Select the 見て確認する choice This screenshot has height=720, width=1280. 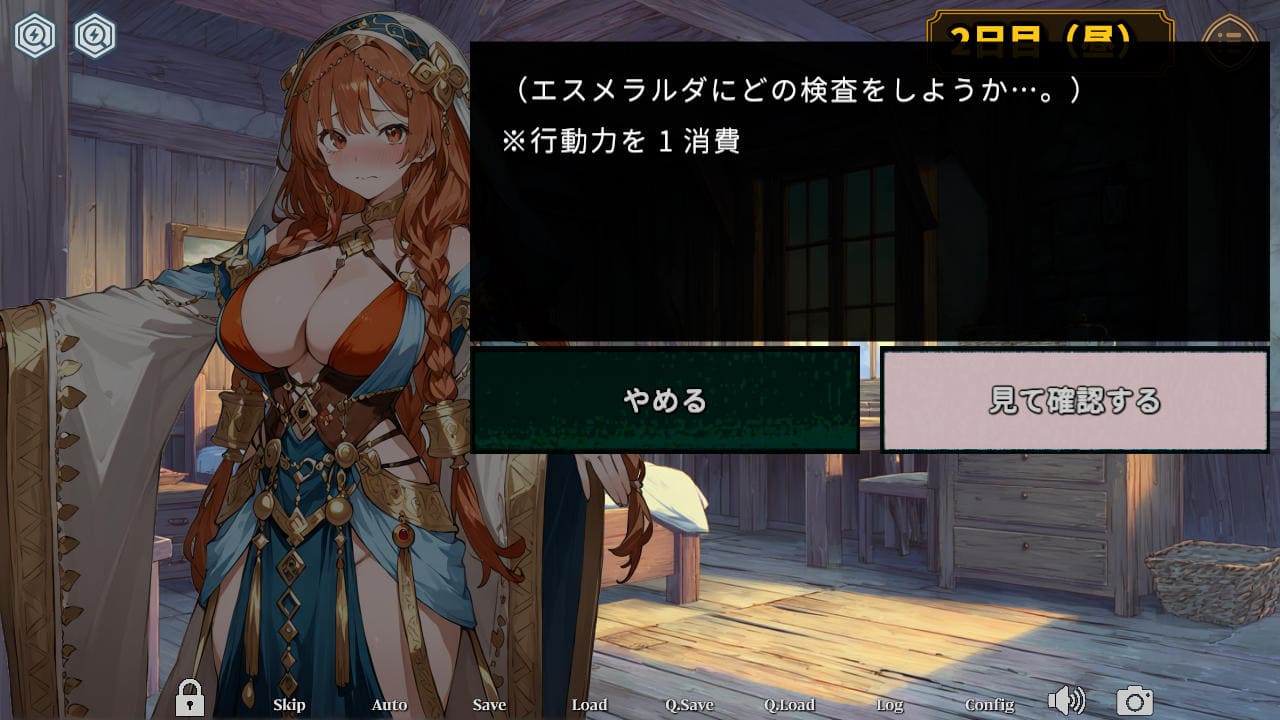pos(1075,400)
